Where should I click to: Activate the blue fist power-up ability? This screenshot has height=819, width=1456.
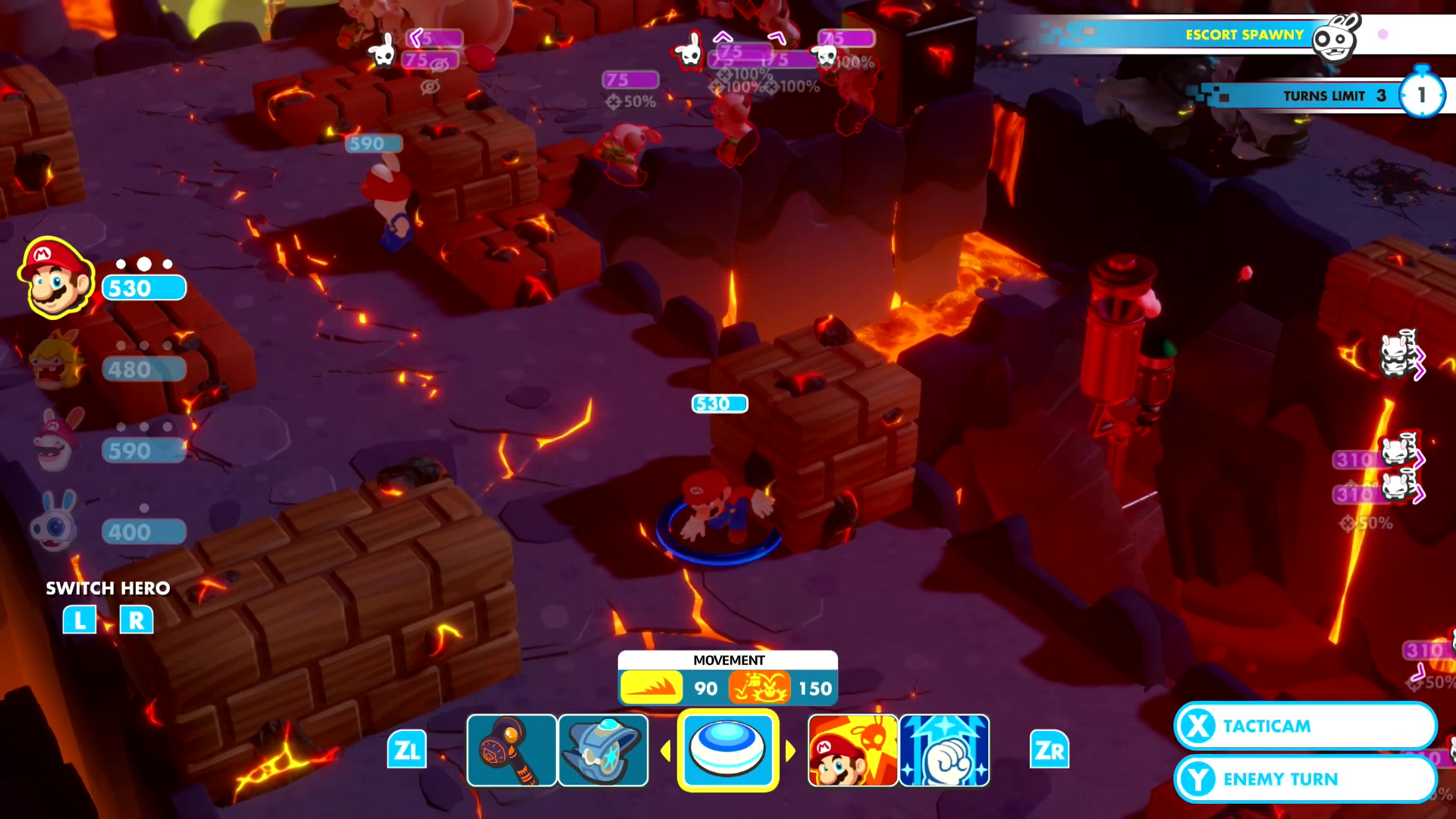(944, 750)
